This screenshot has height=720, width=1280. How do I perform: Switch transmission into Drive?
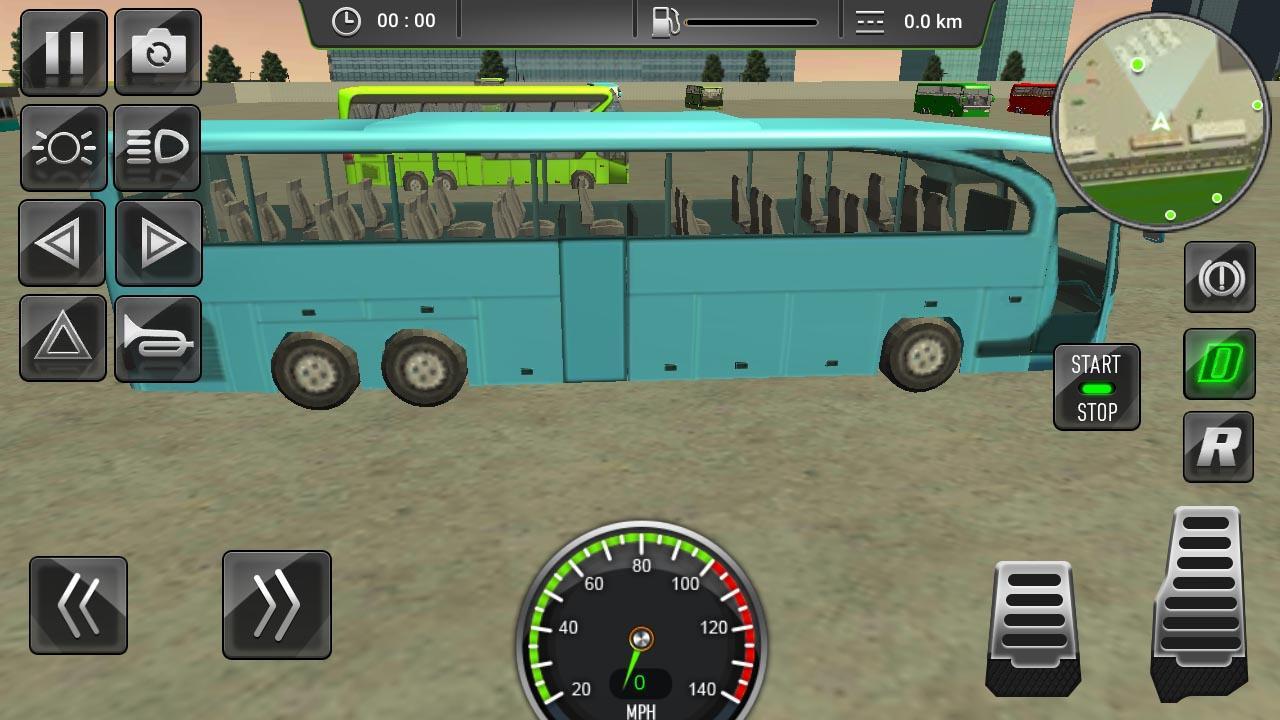pos(1219,360)
